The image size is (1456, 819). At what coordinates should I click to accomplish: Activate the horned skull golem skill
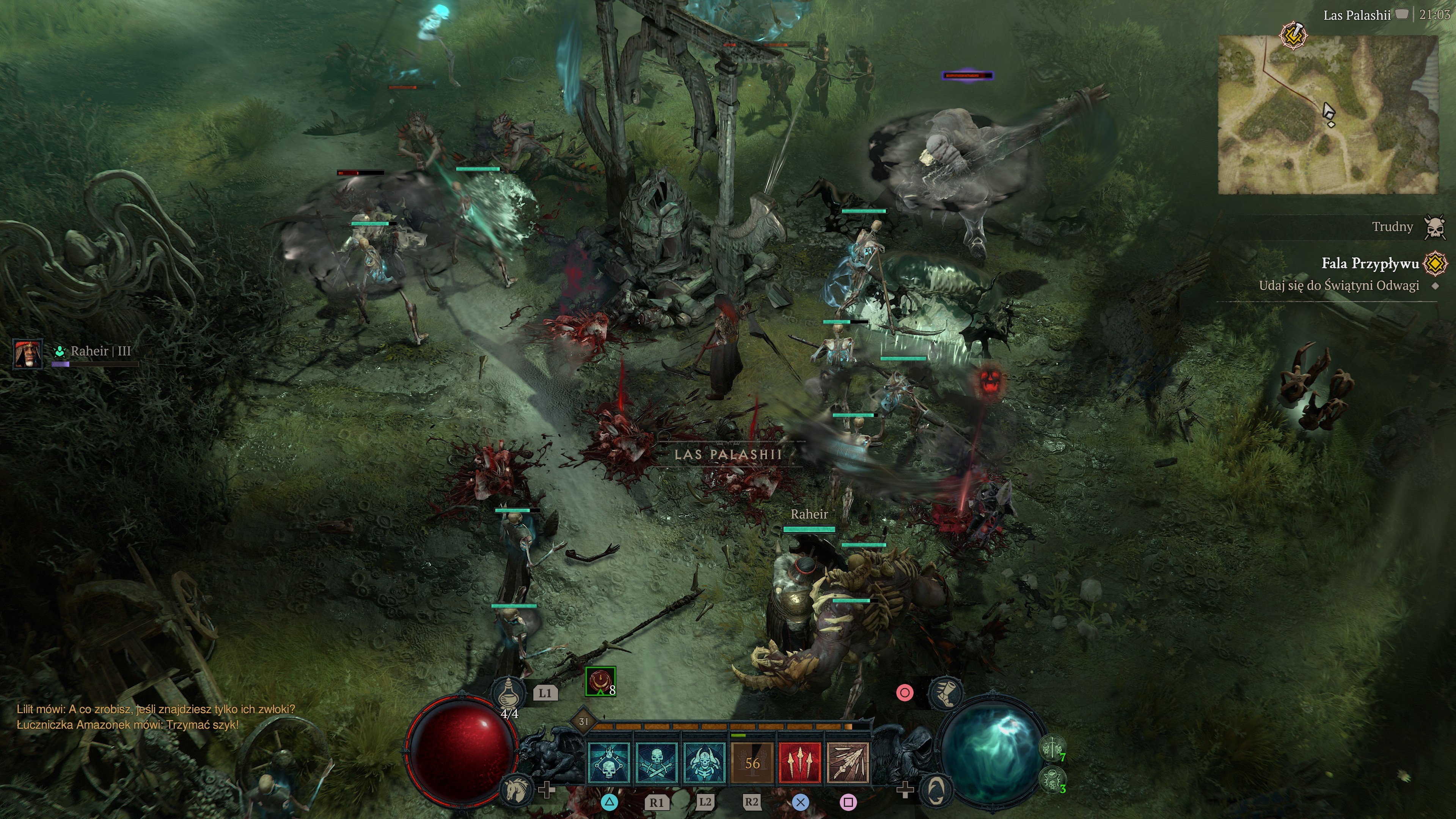704,763
